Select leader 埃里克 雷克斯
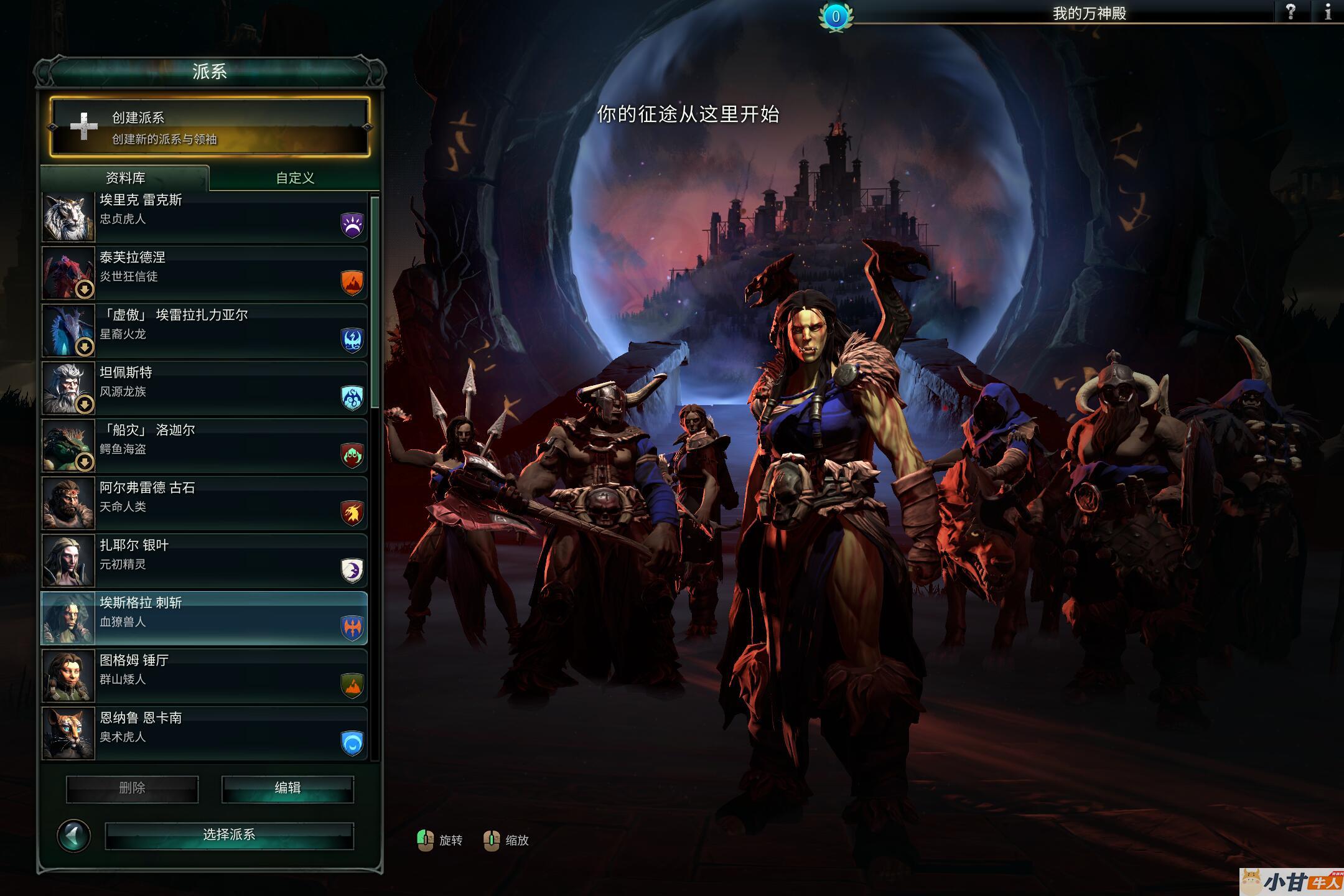This screenshot has width=1344, height=896. [x=205, y=217]
